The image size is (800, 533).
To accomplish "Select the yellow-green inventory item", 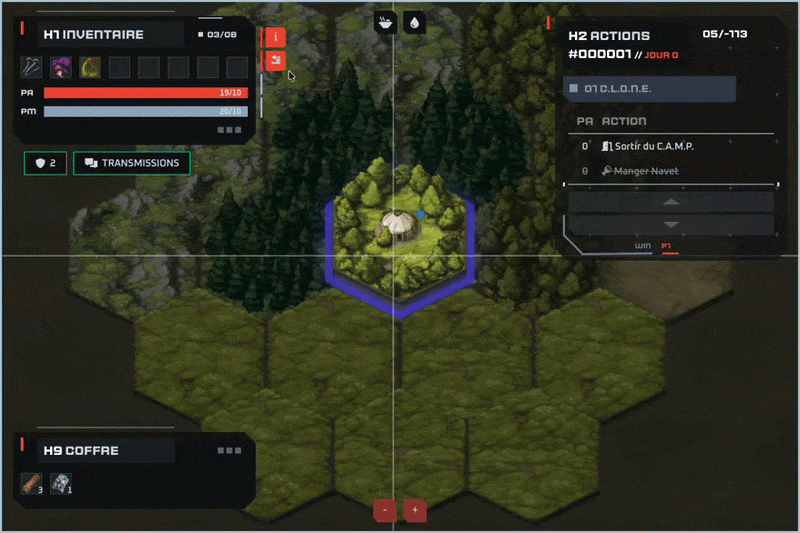I will point(90,67).
